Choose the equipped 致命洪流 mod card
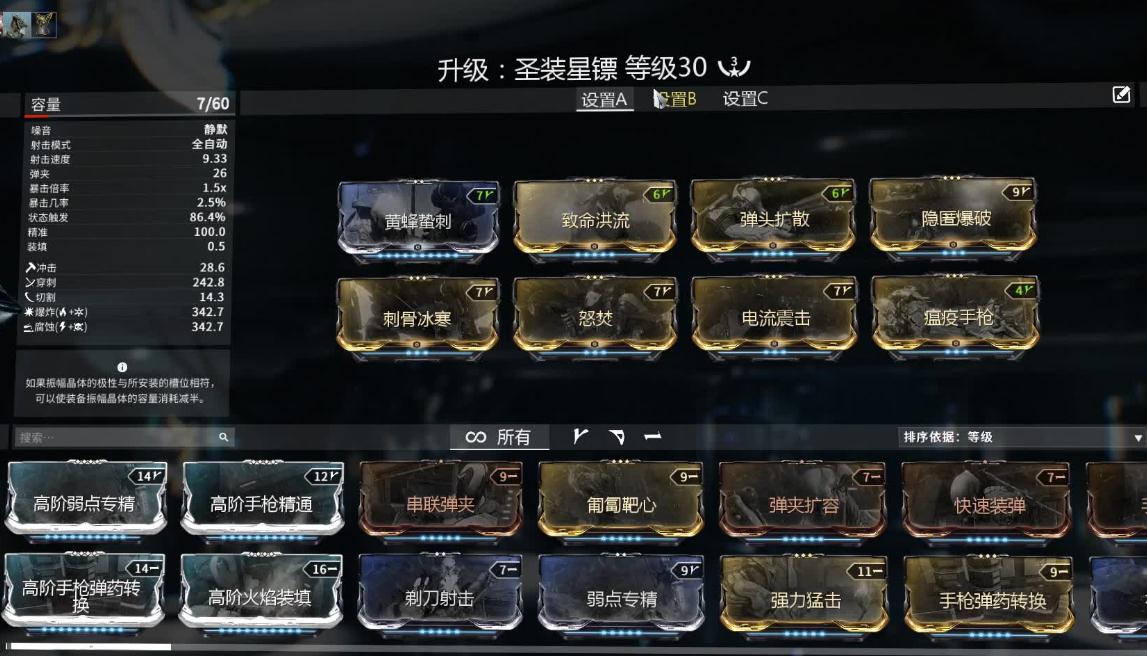This screenshot has height=656, width=1147. [x=595, y=220]
